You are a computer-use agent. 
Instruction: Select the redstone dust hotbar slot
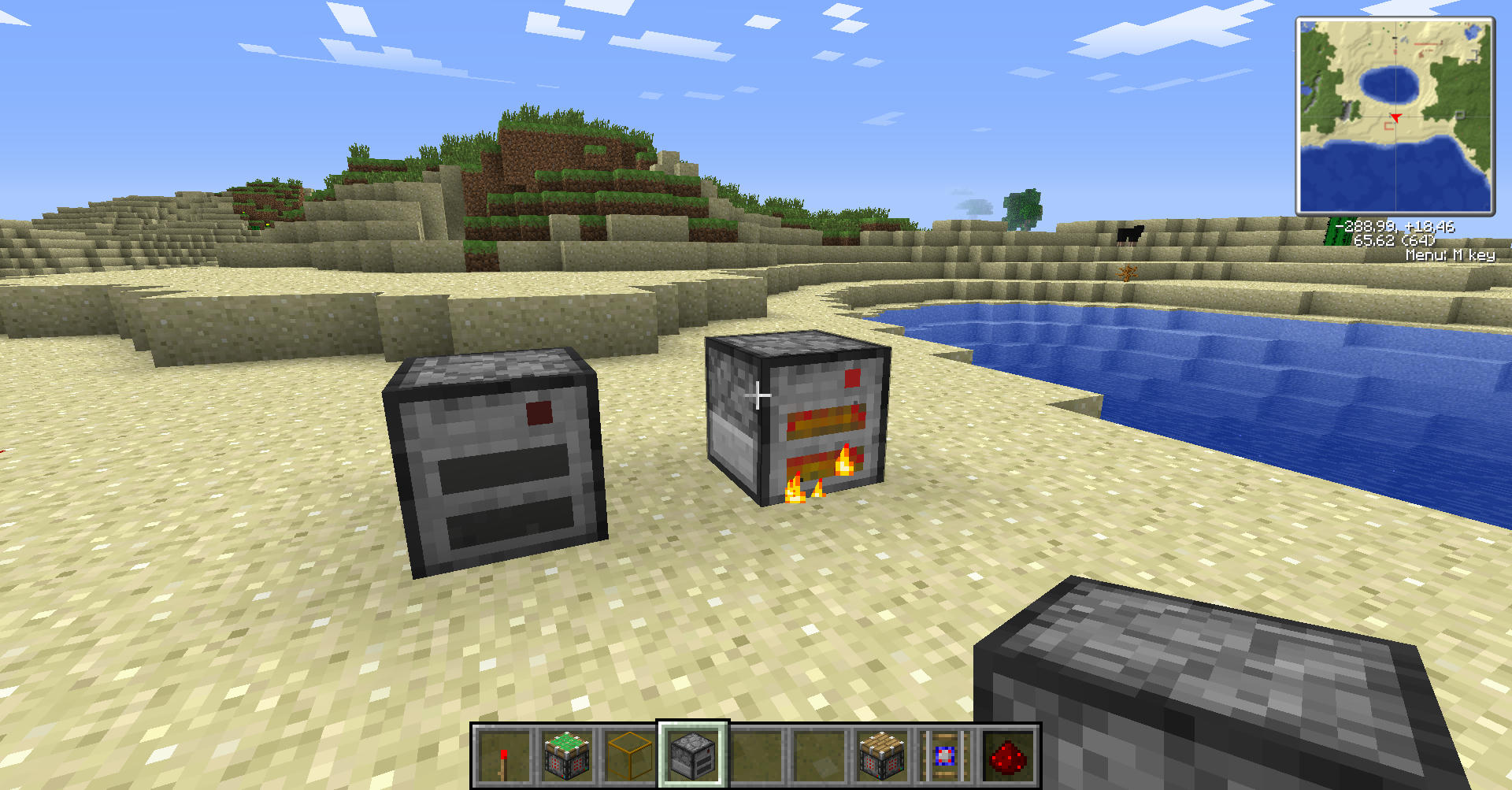(x=1008, y=755)
